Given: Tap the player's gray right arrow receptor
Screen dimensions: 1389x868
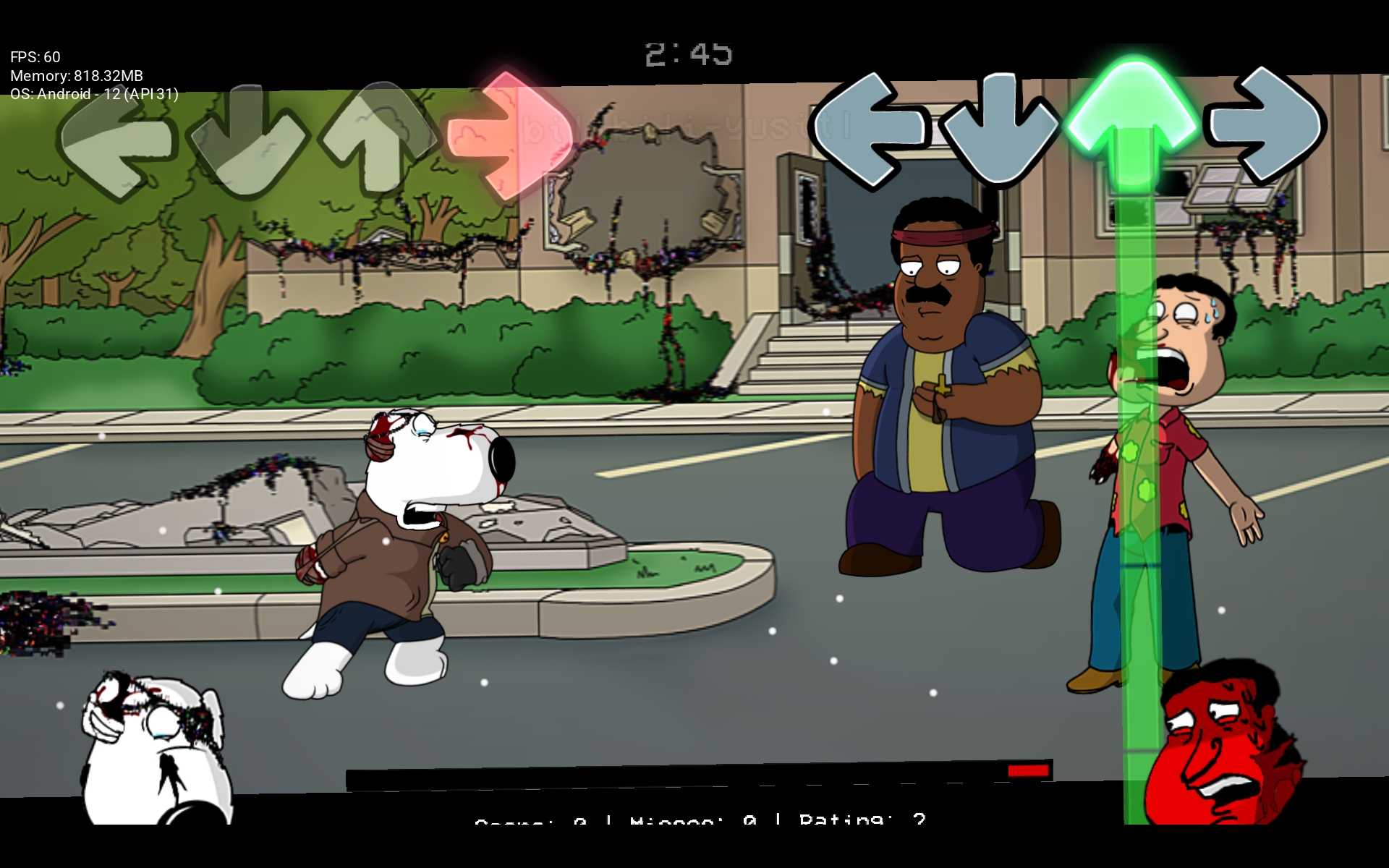Looking at the screenshot, I should [x=1265, y=124].
